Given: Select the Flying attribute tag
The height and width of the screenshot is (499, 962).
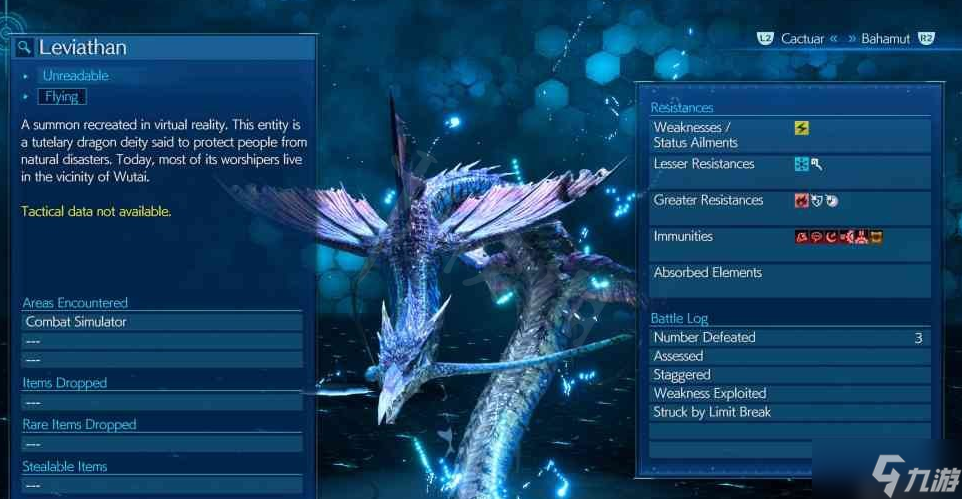Looking at the screenshot, I should pos(63,97).
